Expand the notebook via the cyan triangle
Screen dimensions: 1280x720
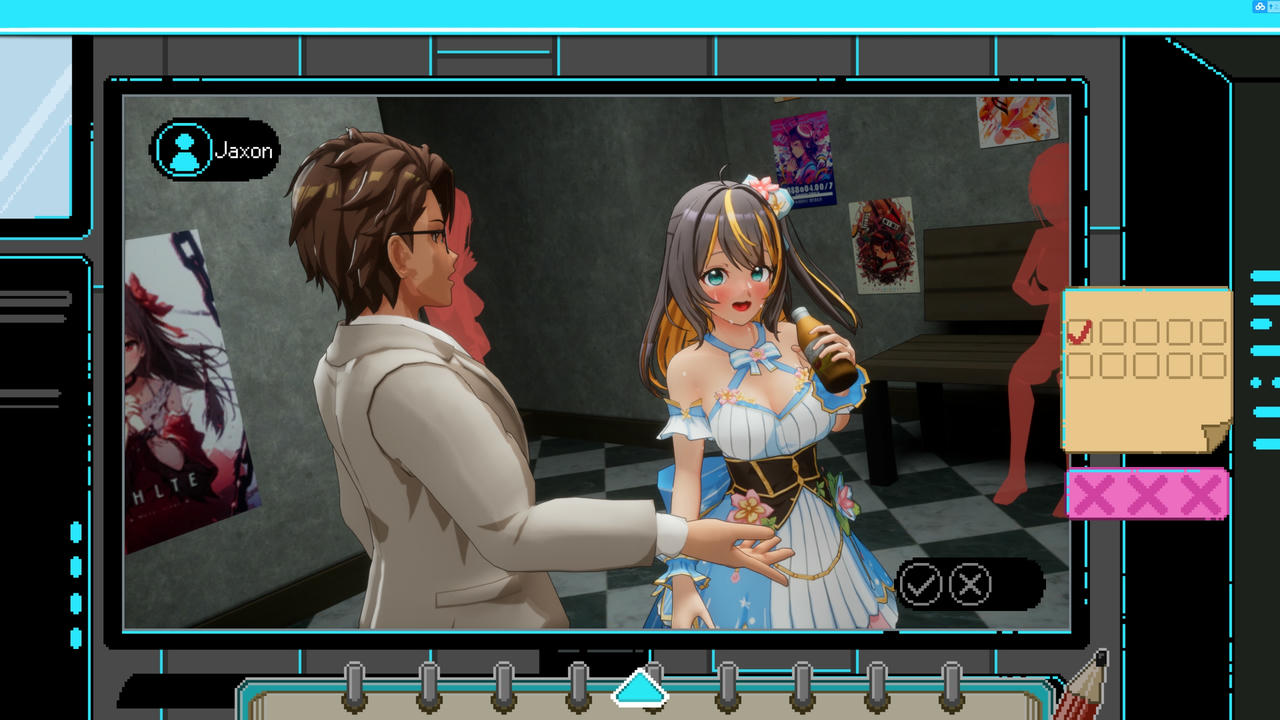[640, 686]
